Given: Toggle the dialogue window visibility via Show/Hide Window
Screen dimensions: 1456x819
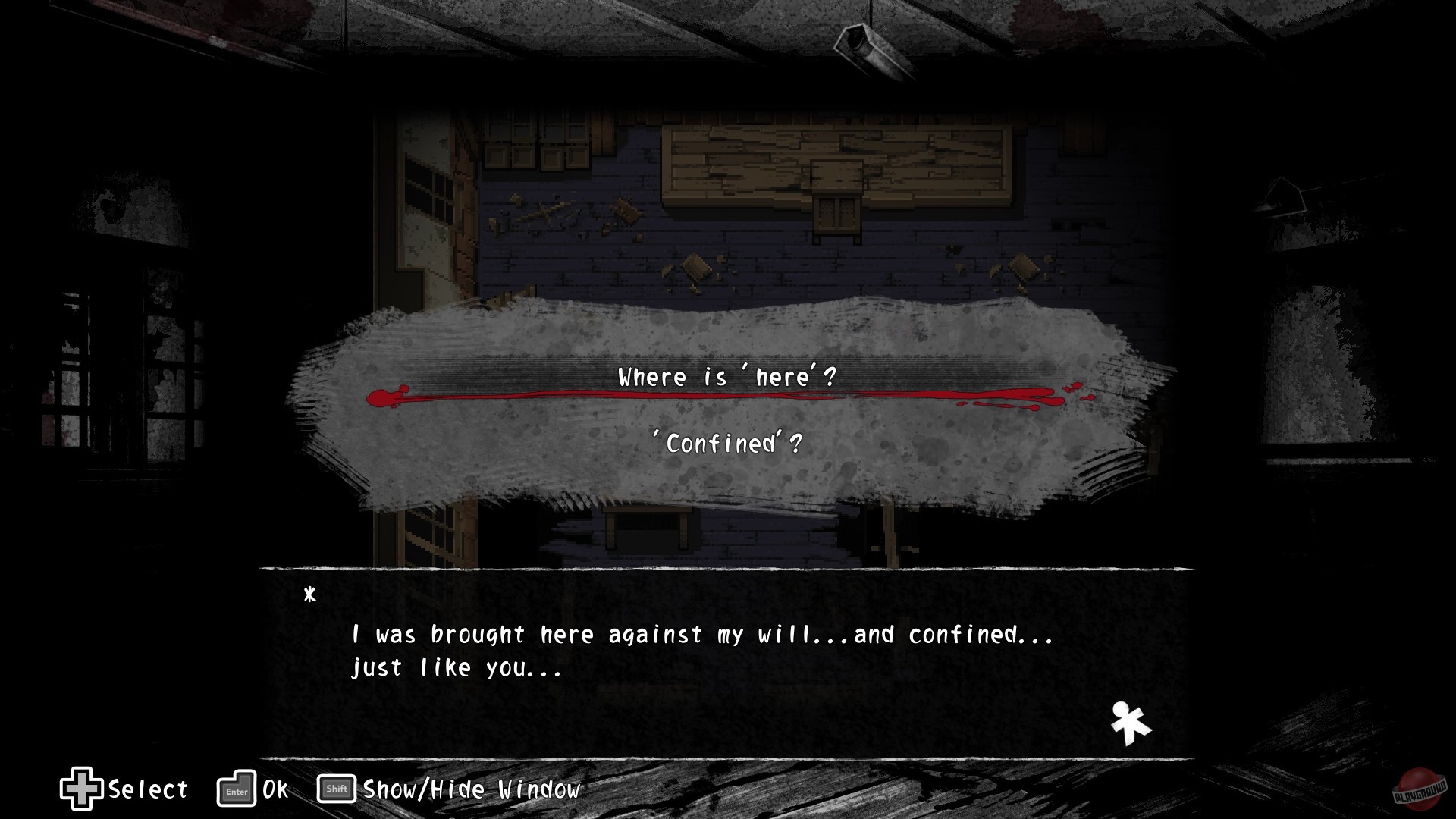Looking at the screenshot, I should (x=470, y=789).
